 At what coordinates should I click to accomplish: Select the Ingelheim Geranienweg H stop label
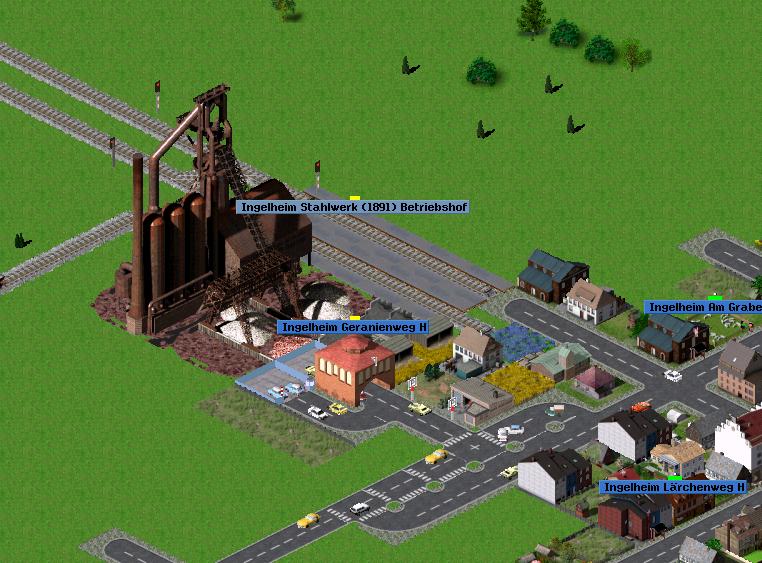[353, 327]
